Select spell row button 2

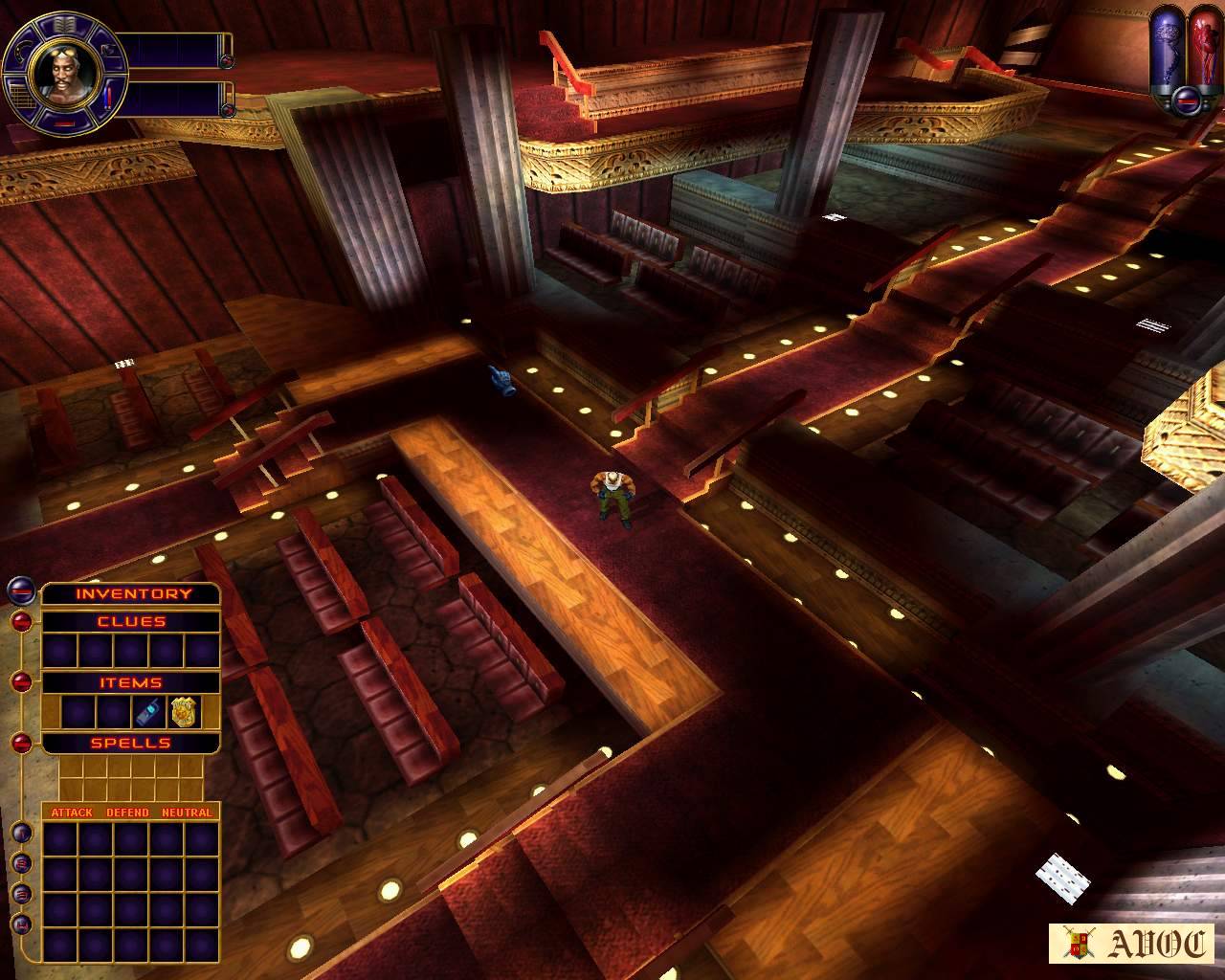click(20, 863)
